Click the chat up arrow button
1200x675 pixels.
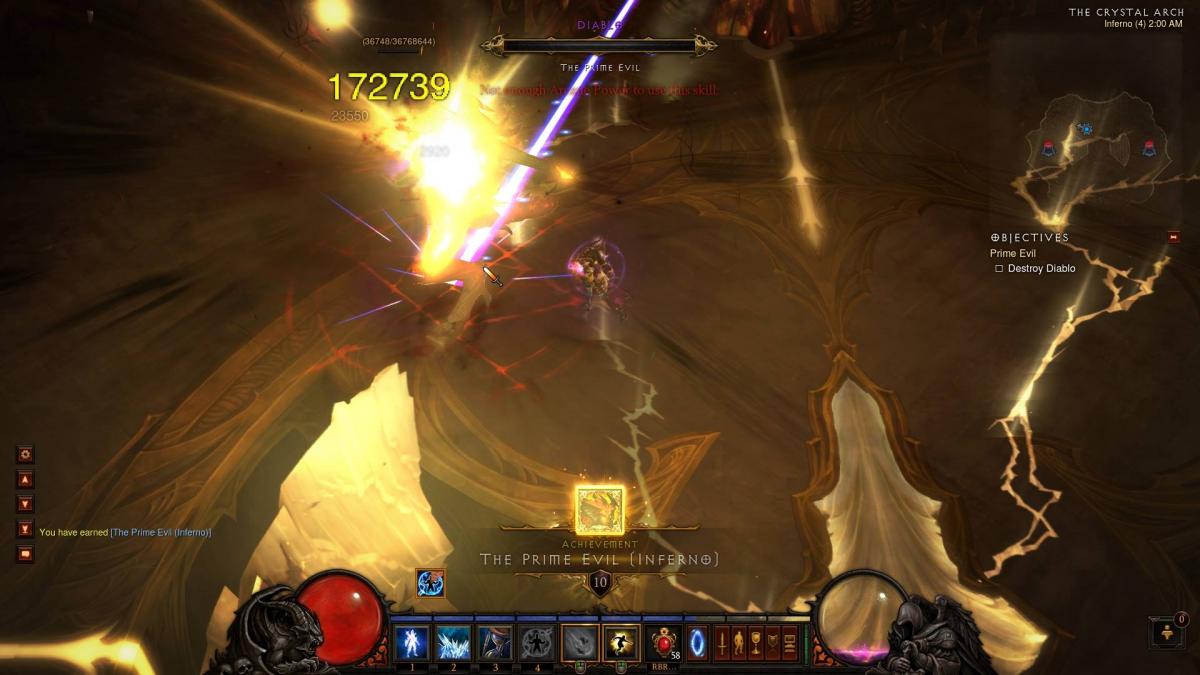tap(26, 479)
